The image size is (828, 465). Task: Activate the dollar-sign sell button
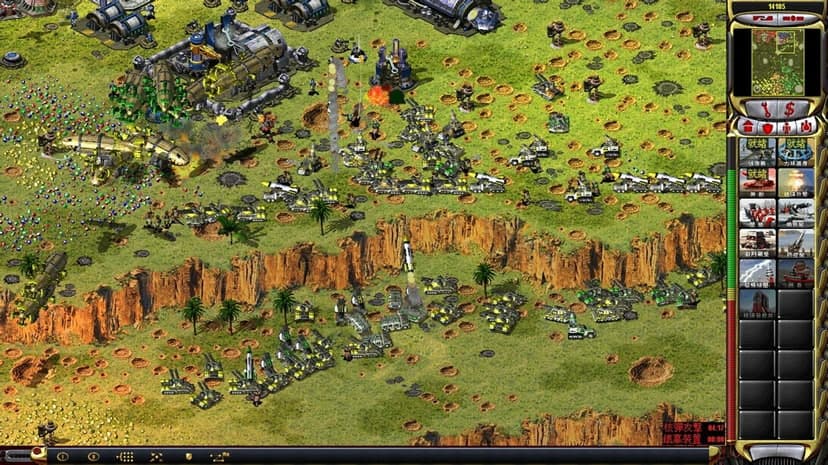(791, 107)
